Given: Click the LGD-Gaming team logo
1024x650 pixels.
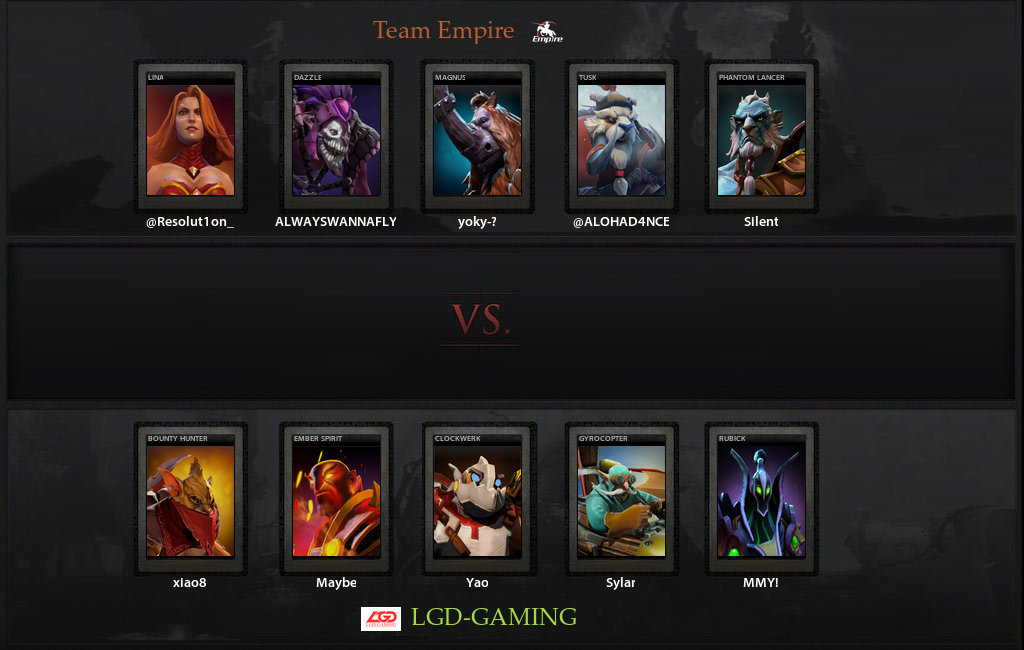Looking at the screenshot, I should pos(380,618).
